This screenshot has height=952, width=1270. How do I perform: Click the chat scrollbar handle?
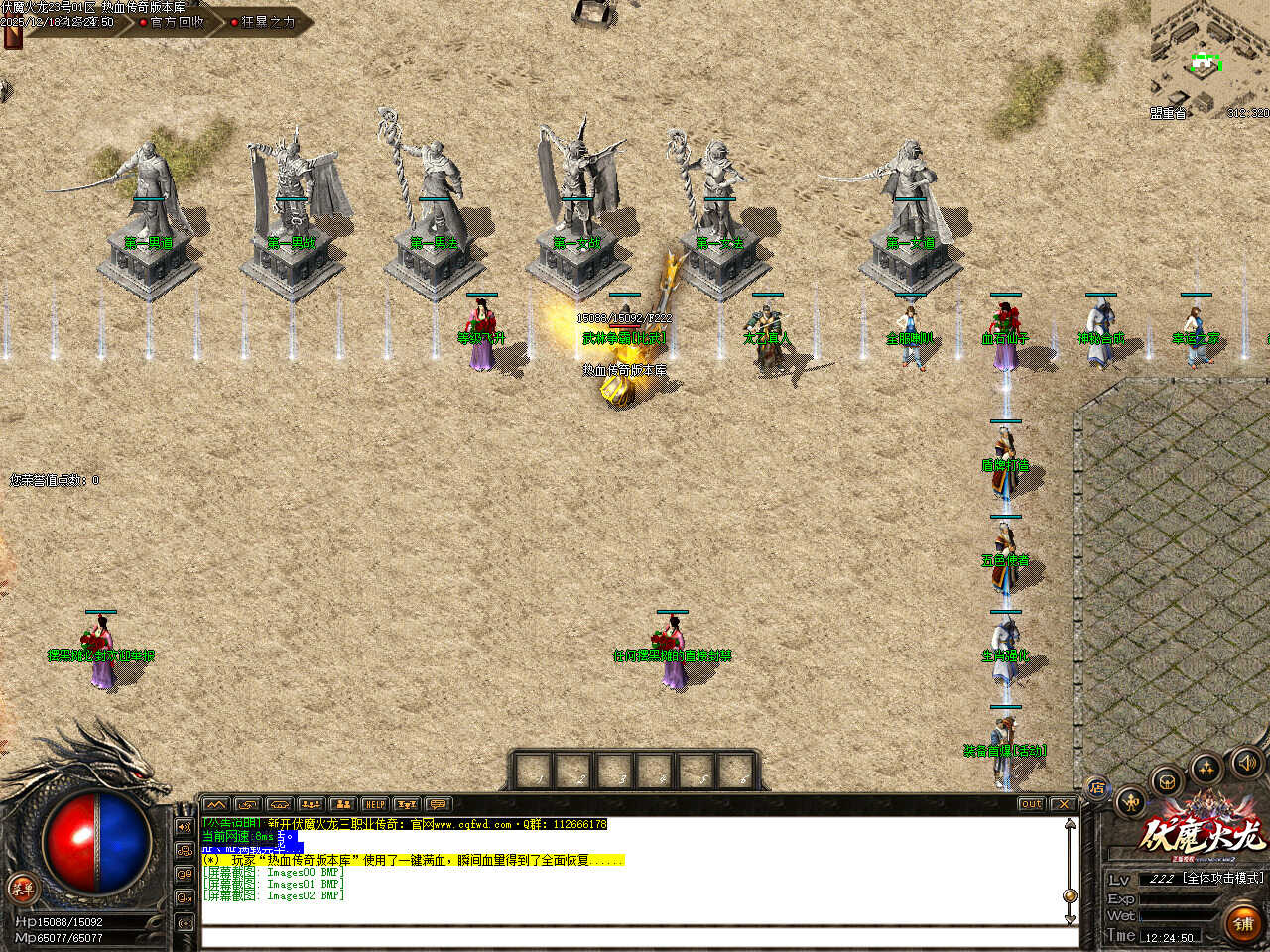[1070, 894]
